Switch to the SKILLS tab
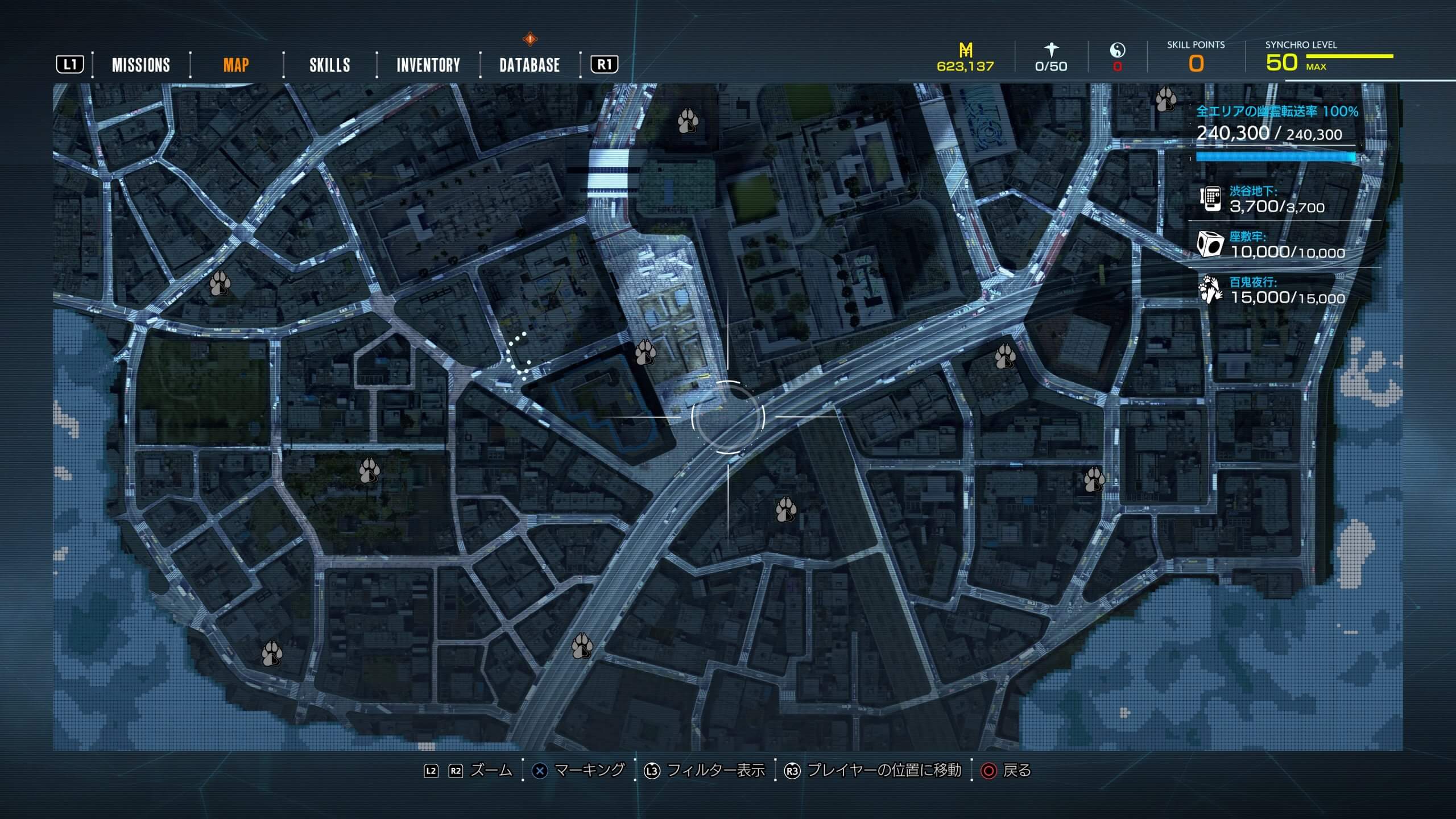Screen dimensions: 1456x819 click(x=329, y=65)
